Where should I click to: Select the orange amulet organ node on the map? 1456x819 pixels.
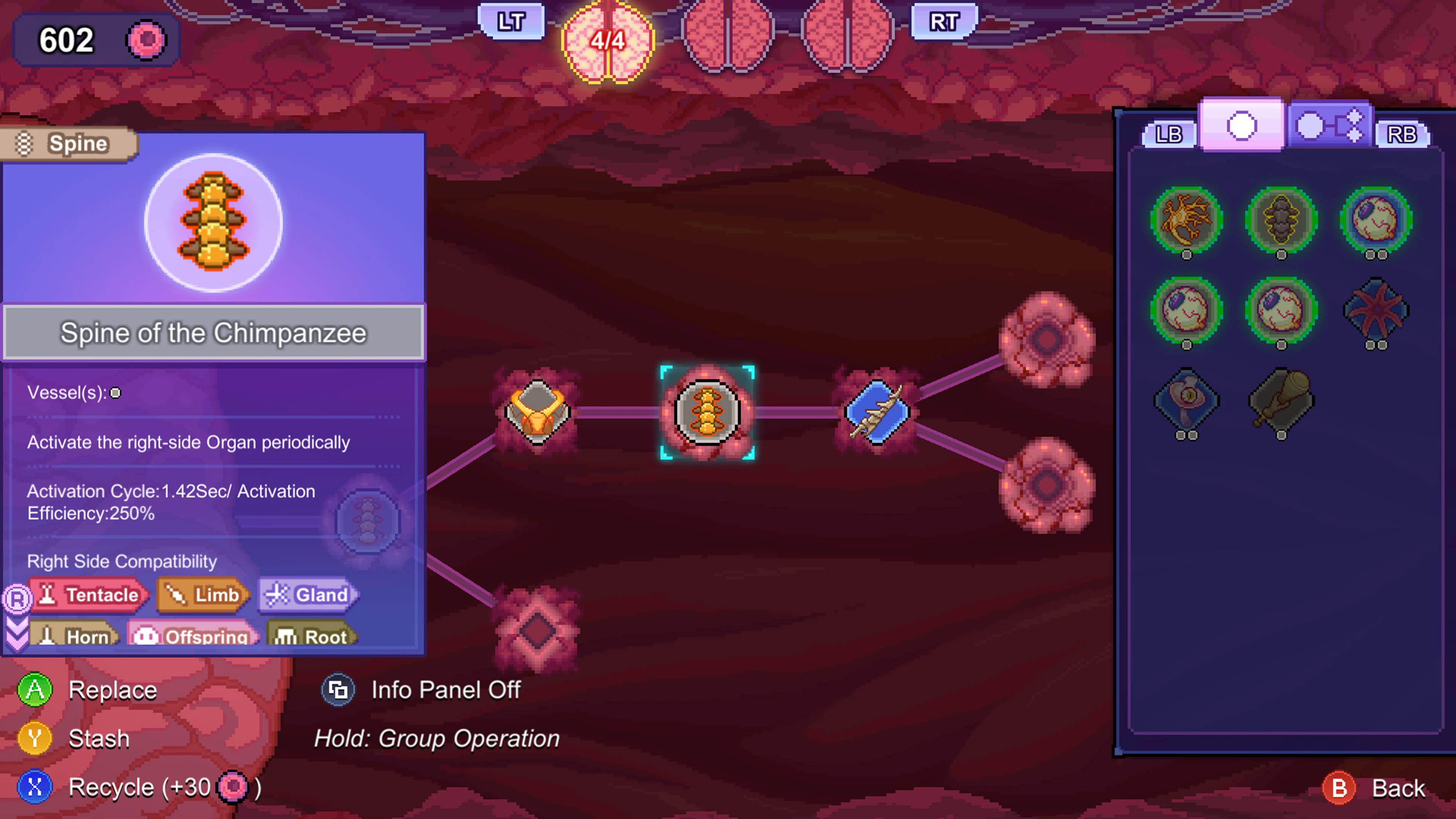click(x=537, y=413)
